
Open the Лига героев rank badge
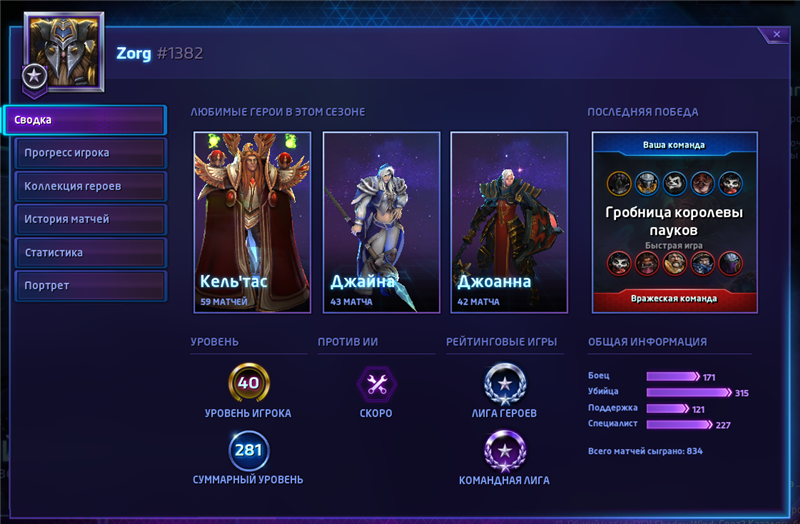(x=503, y=382)
